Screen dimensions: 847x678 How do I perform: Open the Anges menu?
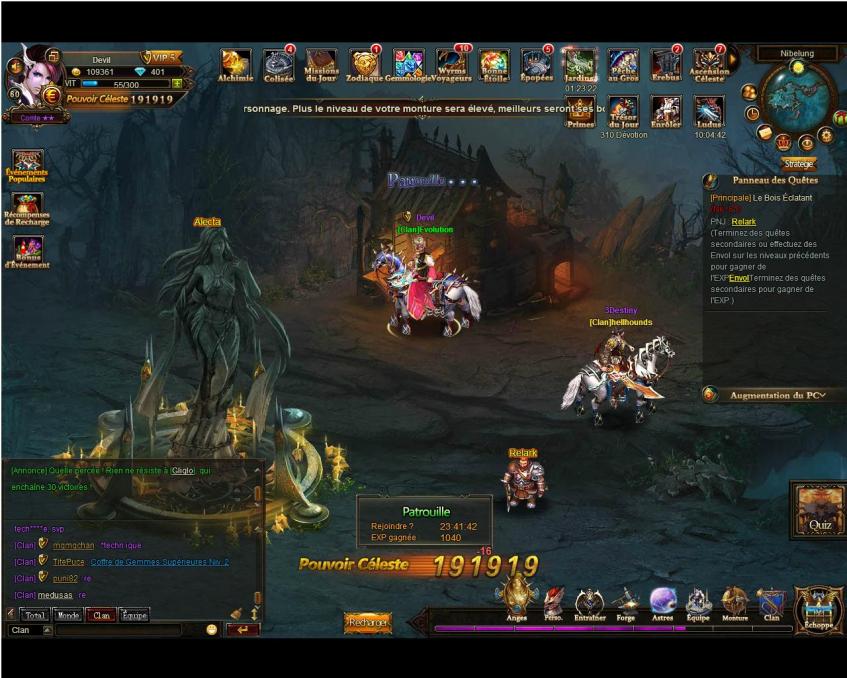point(516,600)
